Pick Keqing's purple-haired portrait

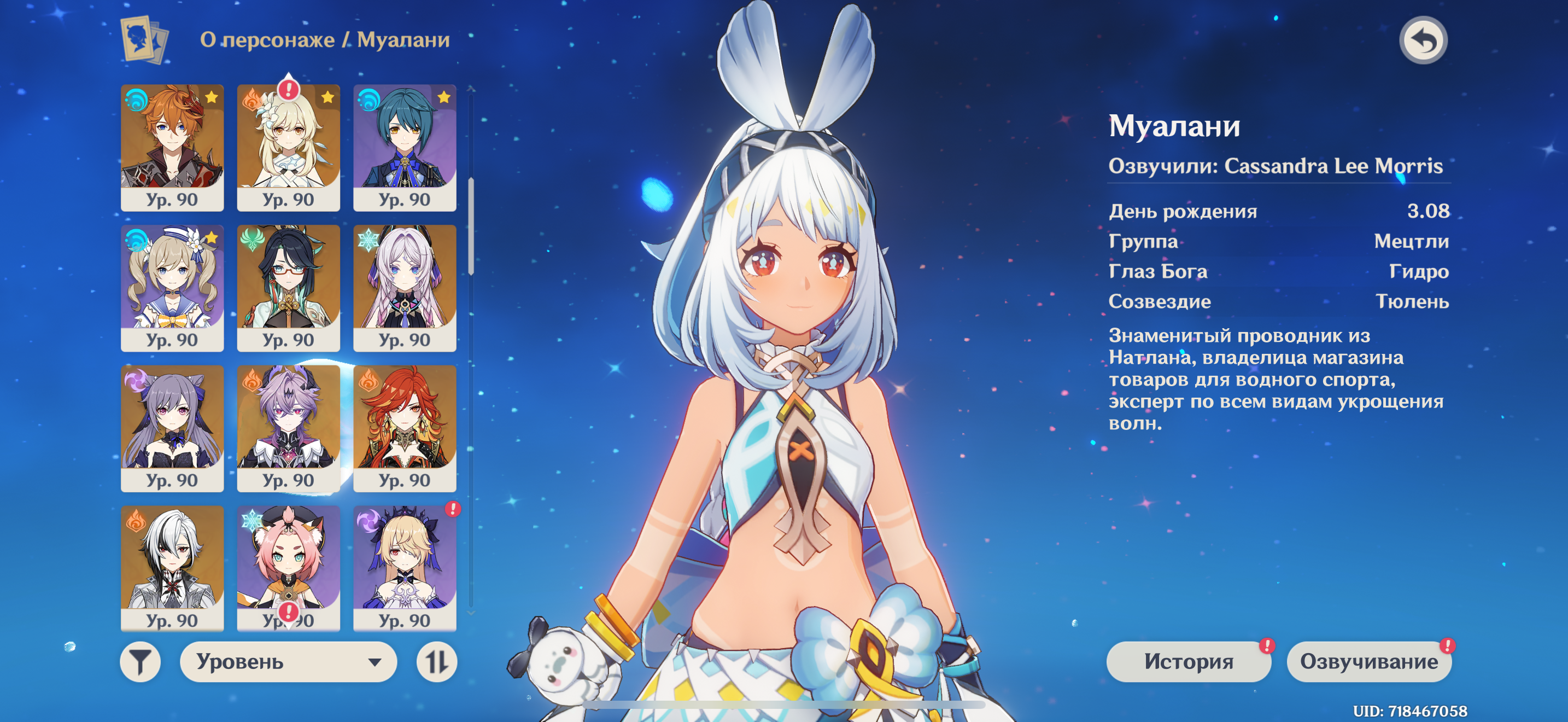pyautogui.click(x=172, y=428)
